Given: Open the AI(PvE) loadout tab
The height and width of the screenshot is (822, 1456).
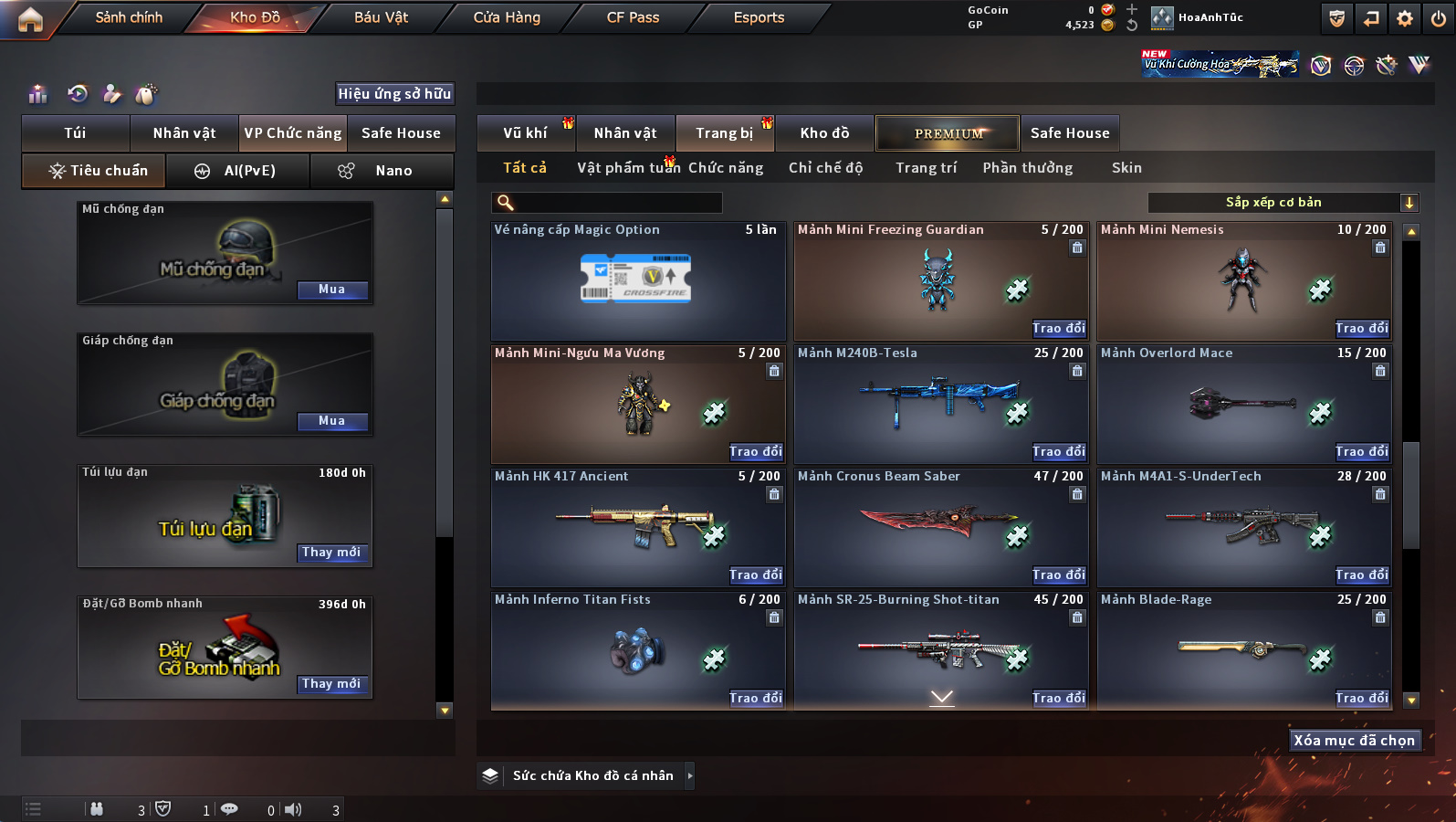Looking at the screenshot, I should coord(236,171).
